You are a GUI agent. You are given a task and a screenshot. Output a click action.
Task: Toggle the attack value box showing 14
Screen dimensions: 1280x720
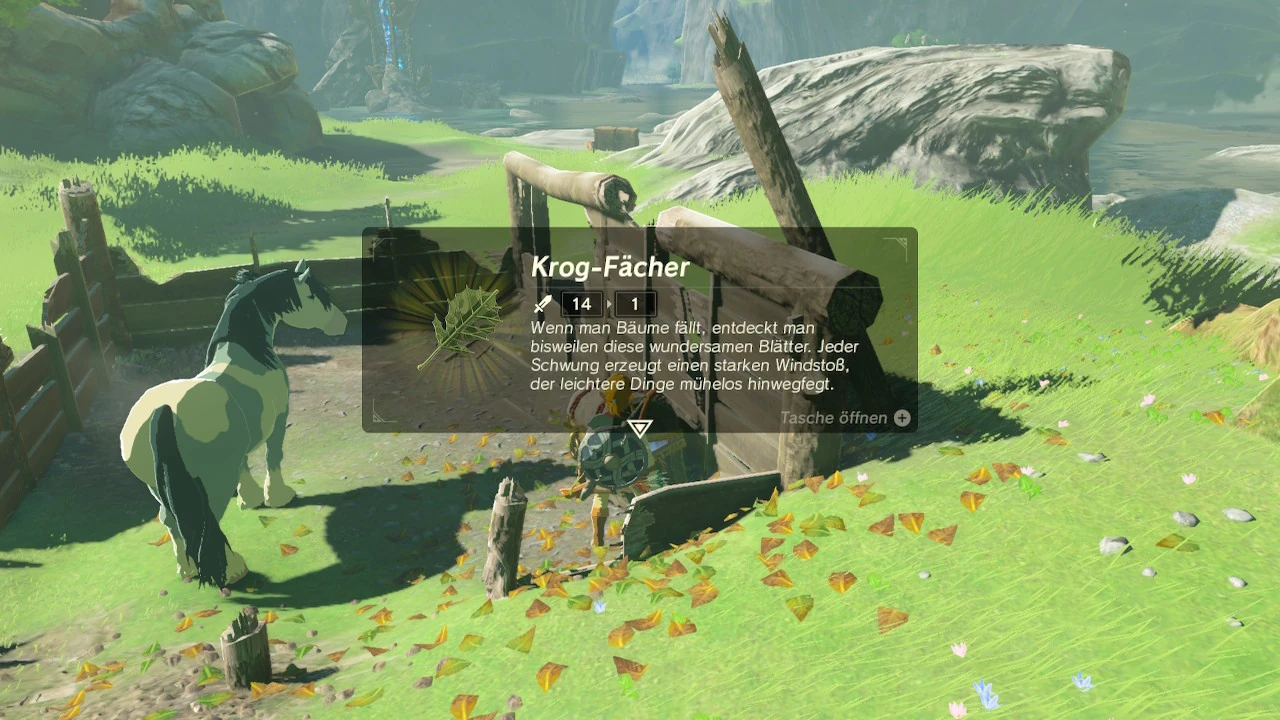pos(581,304)
